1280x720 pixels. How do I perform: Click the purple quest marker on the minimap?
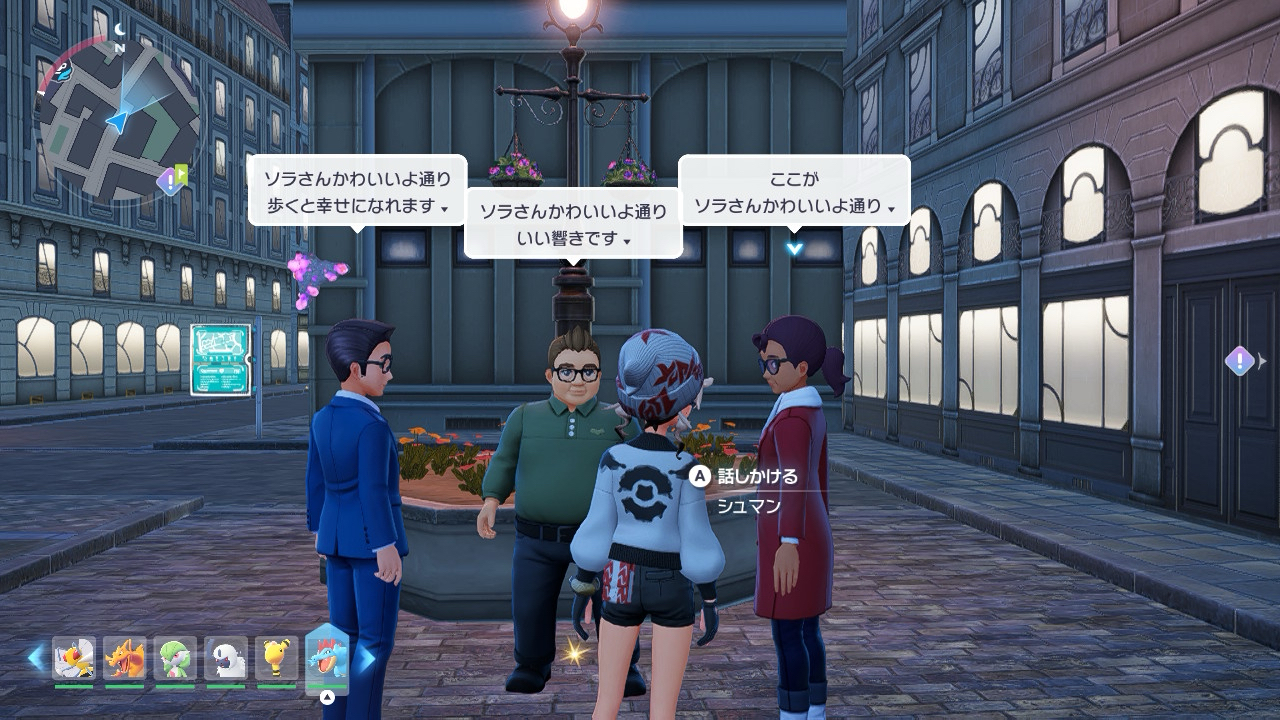pyautogui.click(x=170, y=181)
